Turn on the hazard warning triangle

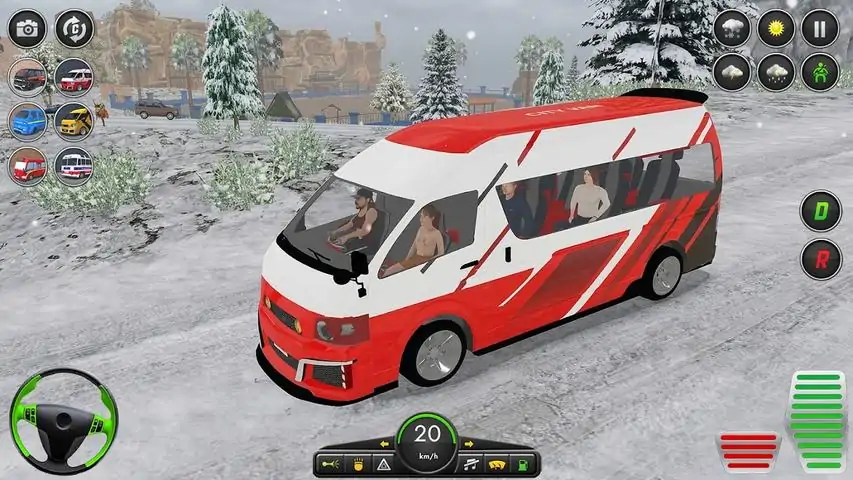click(x=383, y=464)
